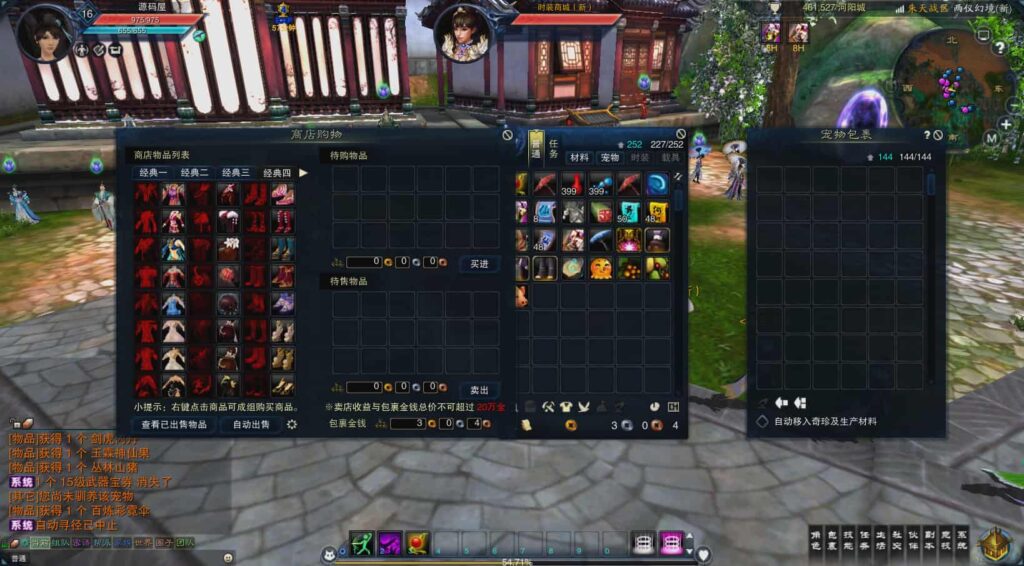Close the shop purchase window

(x=507, y=134)
